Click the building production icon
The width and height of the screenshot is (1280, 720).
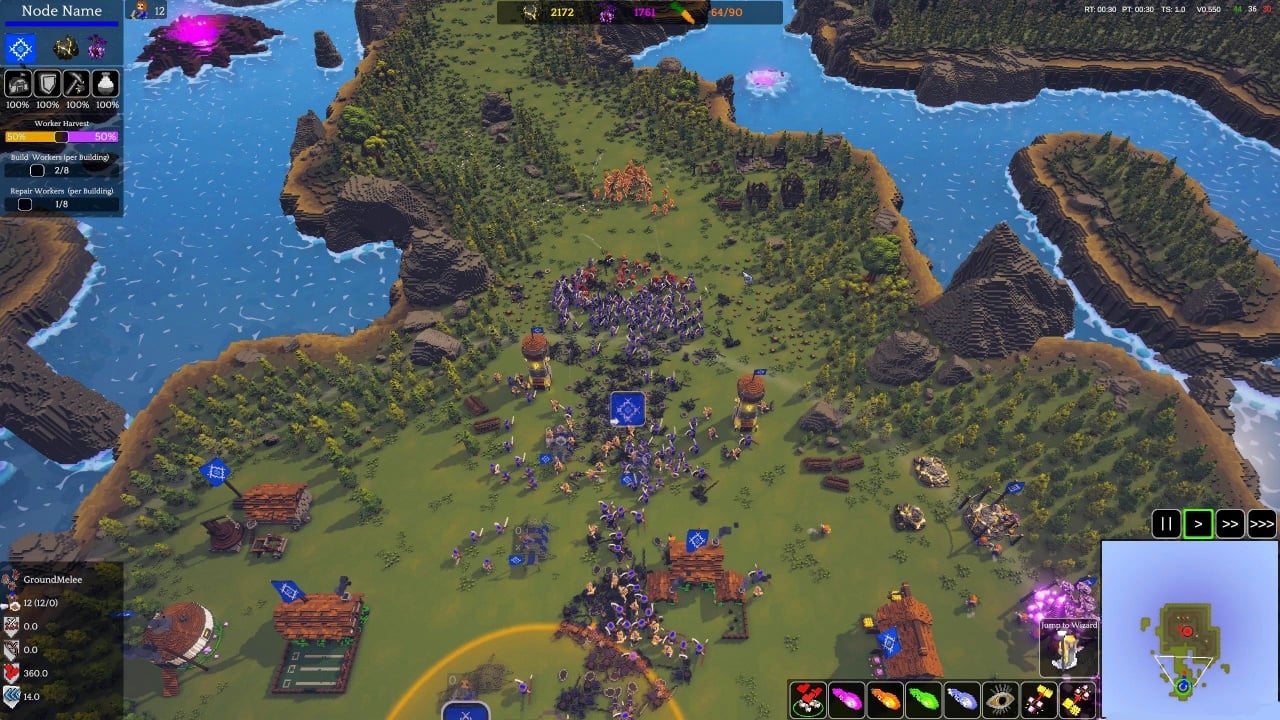[17, 83]
